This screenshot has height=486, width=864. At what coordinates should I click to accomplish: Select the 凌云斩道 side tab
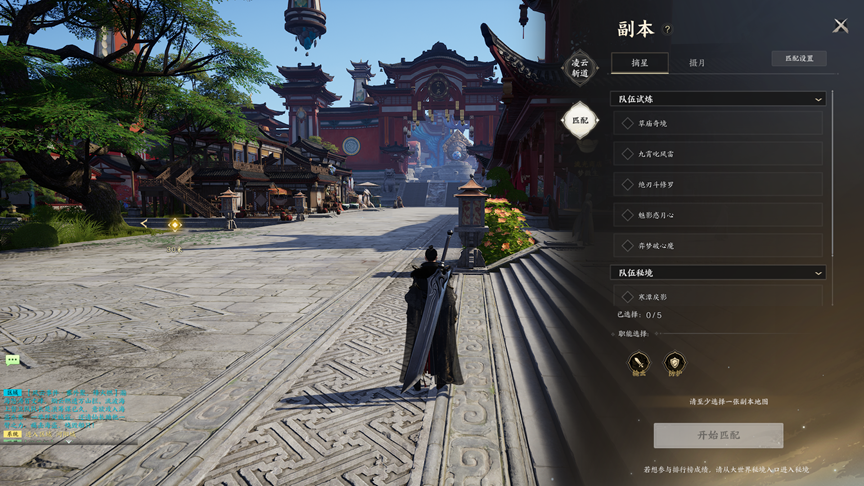[x=579, y=68]
